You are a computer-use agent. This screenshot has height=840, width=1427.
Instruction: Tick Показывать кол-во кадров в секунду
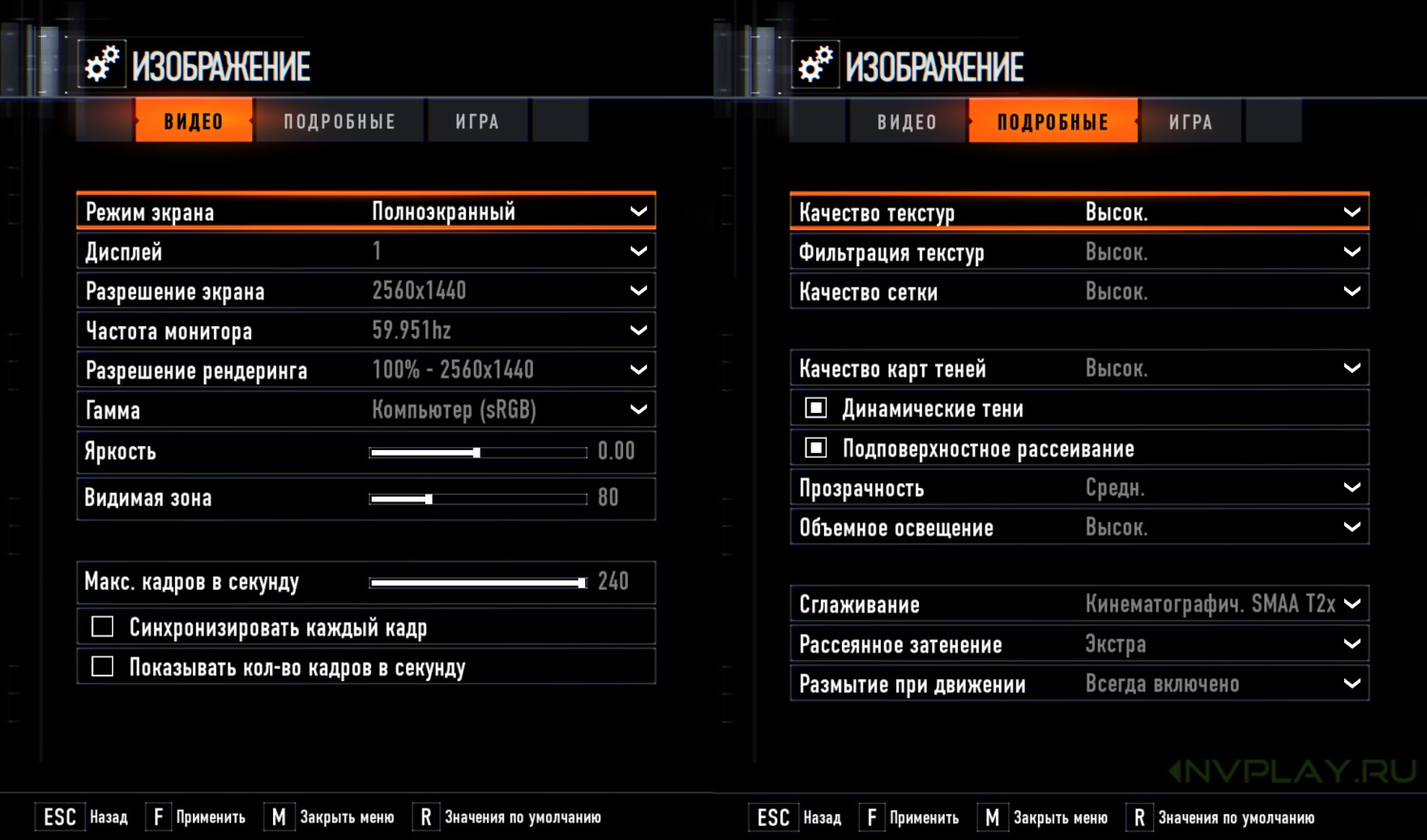click(x=103, y=667)
